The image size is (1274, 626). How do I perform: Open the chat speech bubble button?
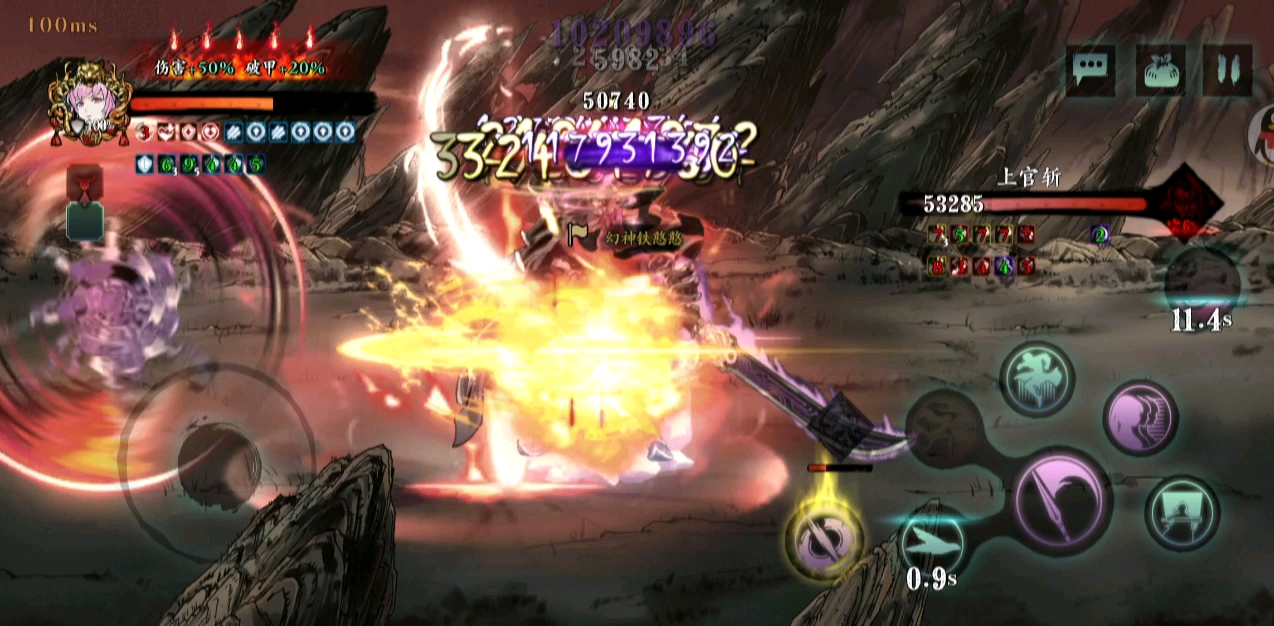[1090, 69]
